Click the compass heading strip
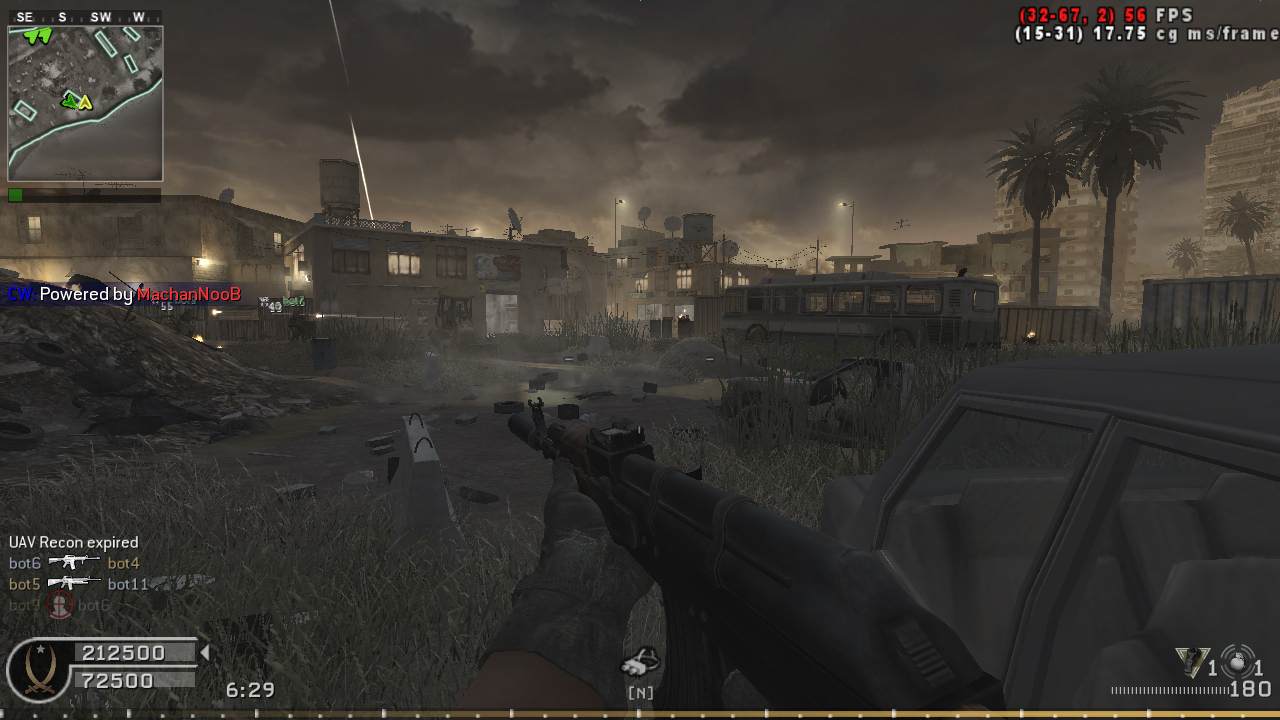The height and width of the screenshot is (720, 1280). pyautogui.click(x=85, y=17)
